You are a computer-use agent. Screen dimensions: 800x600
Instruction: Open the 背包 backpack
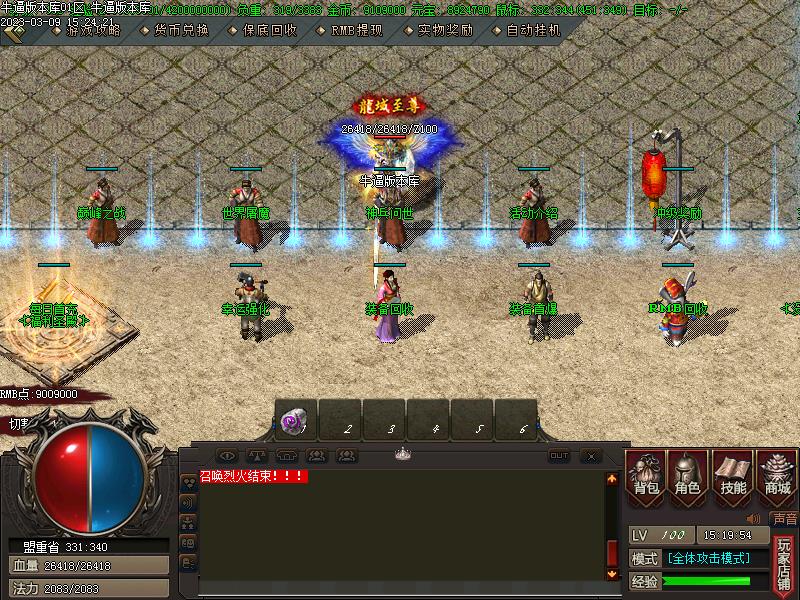coord(646,476)
